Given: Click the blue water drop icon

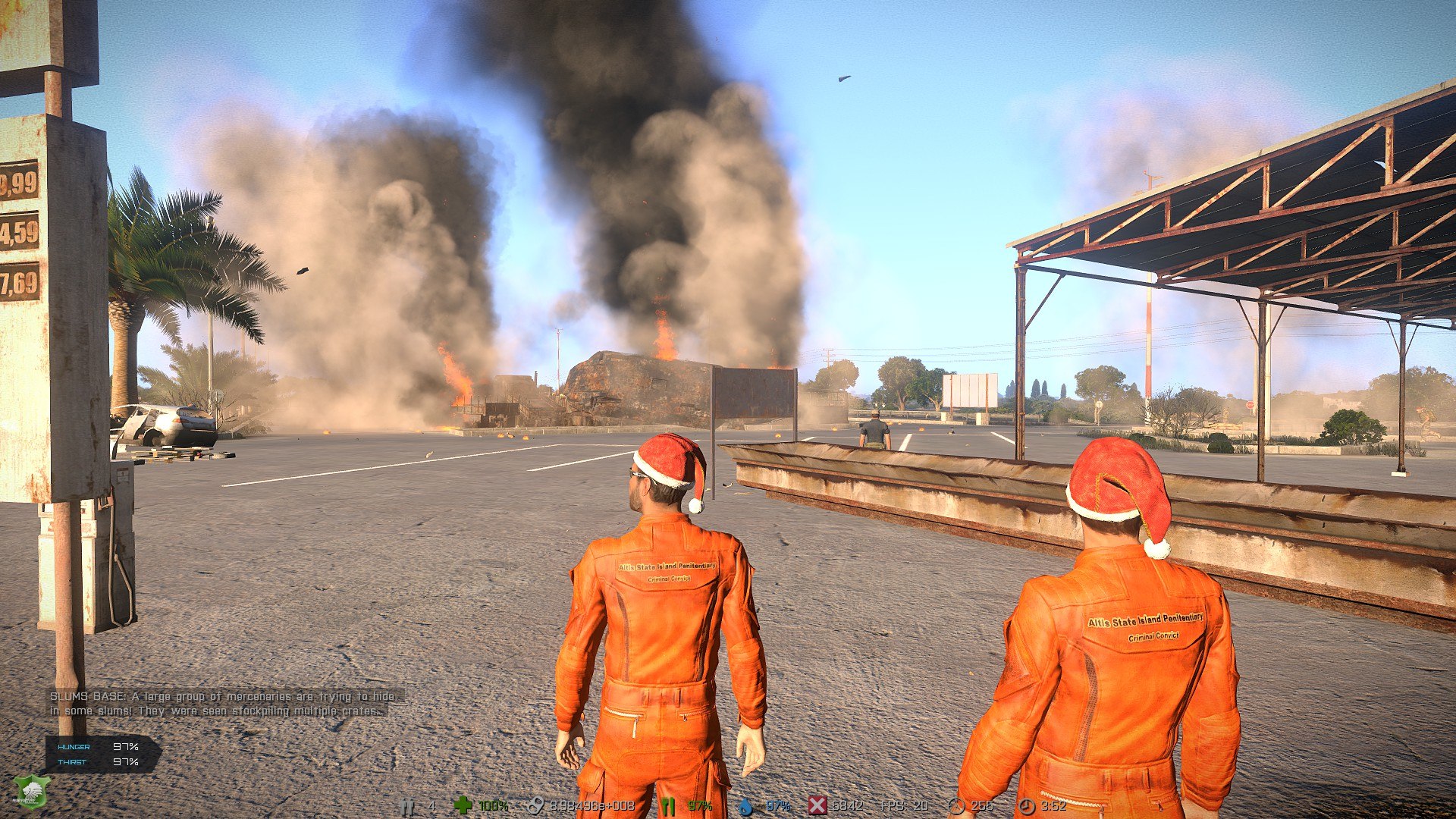Looking at the screenshot, I should point(746,806).
